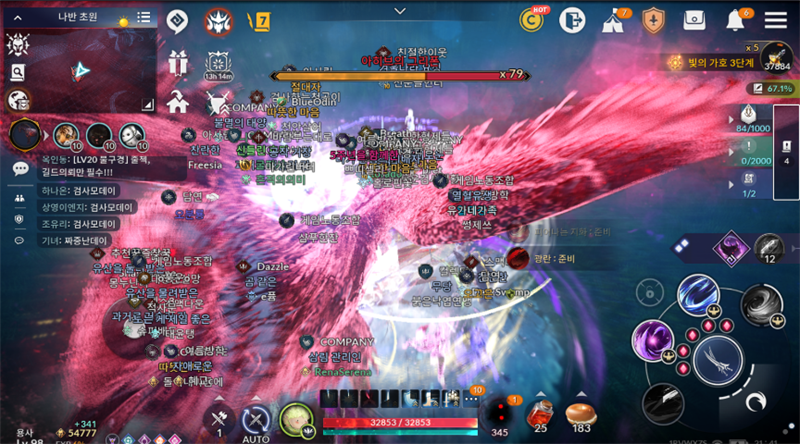This screenshot has width=800, height=444.
Task: Tap the house home icon
Action: point(178,101)
